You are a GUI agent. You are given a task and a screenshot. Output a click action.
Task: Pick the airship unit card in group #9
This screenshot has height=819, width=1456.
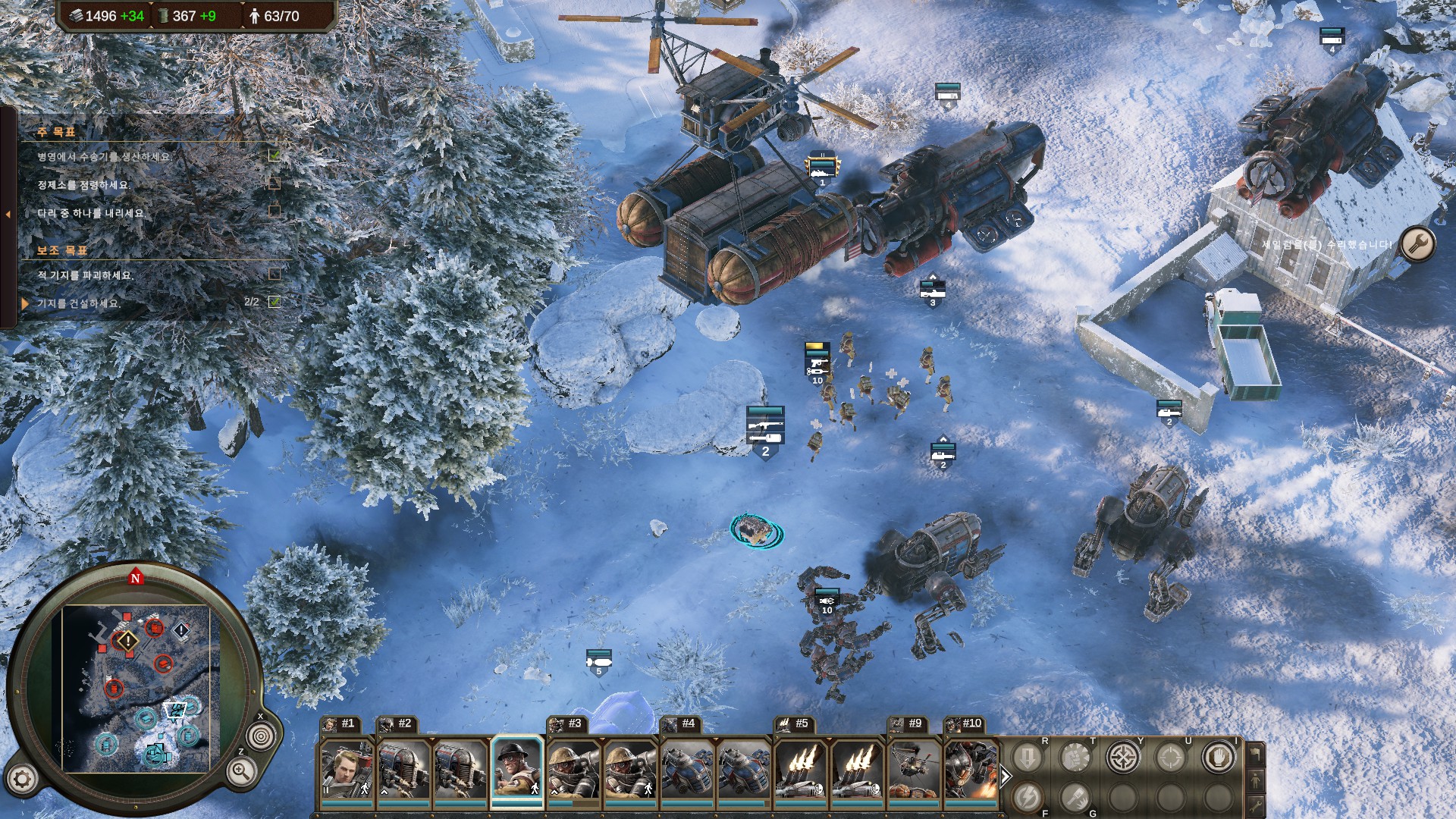tap(914, 770)
